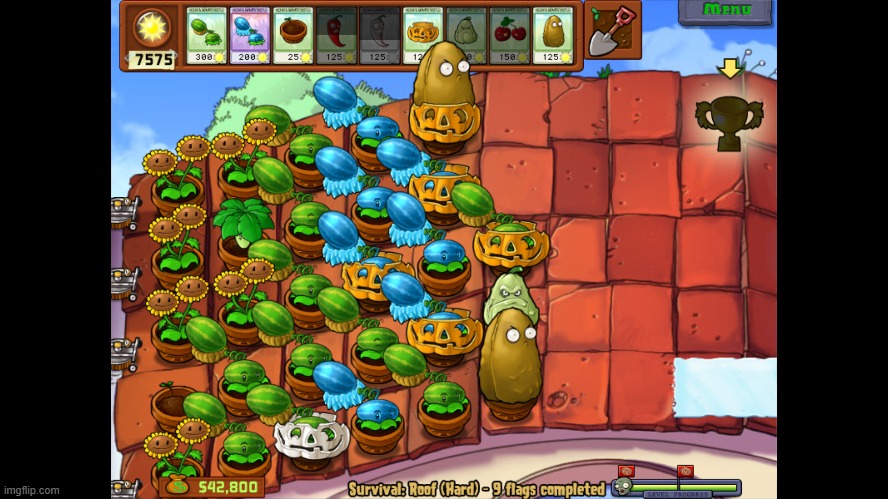Screen dimensions: 888x499
Task: Select the Melon-pult seed packet
Action: [206, 36]
